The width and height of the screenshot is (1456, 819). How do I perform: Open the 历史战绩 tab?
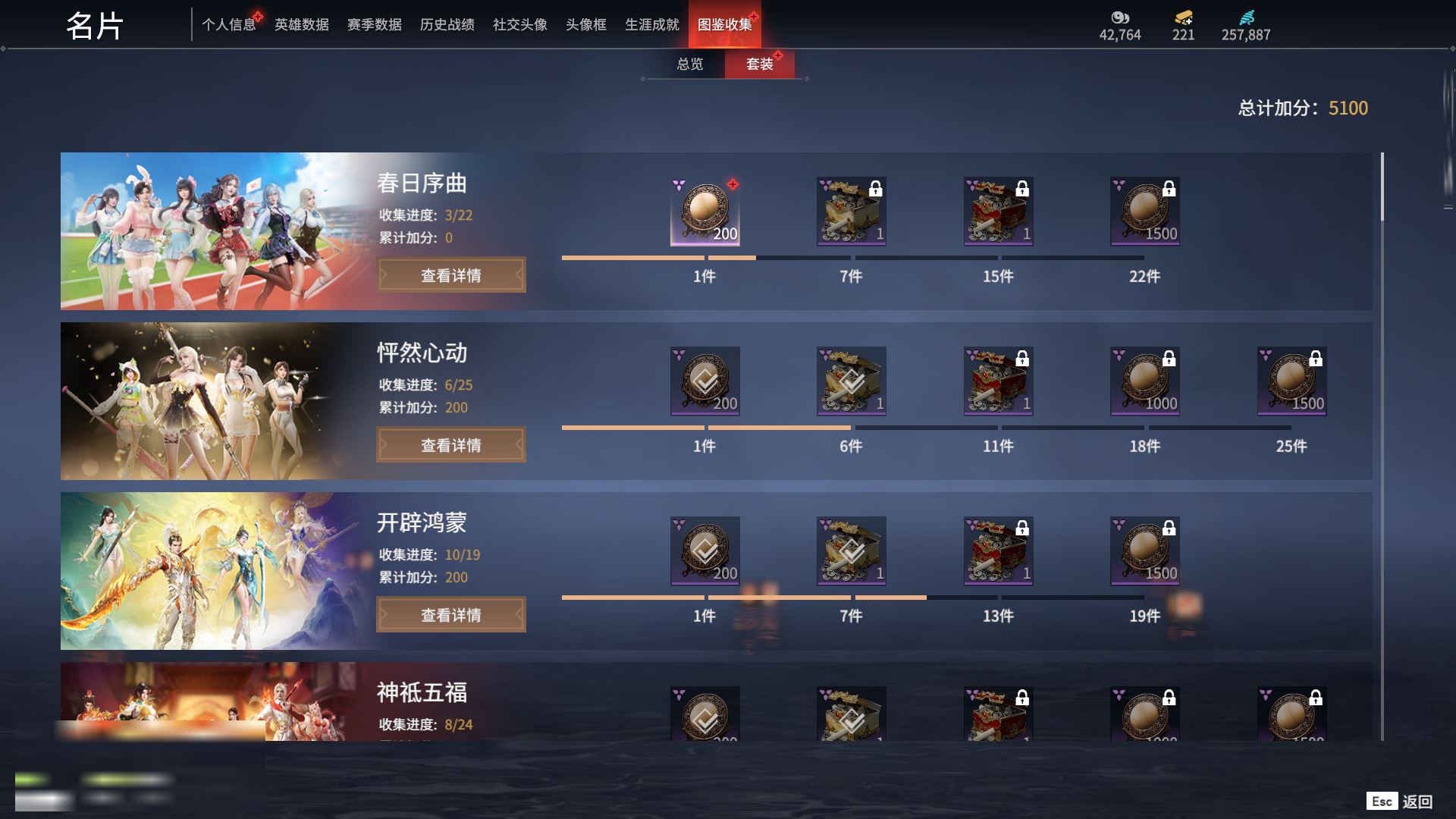pos(447,25)
